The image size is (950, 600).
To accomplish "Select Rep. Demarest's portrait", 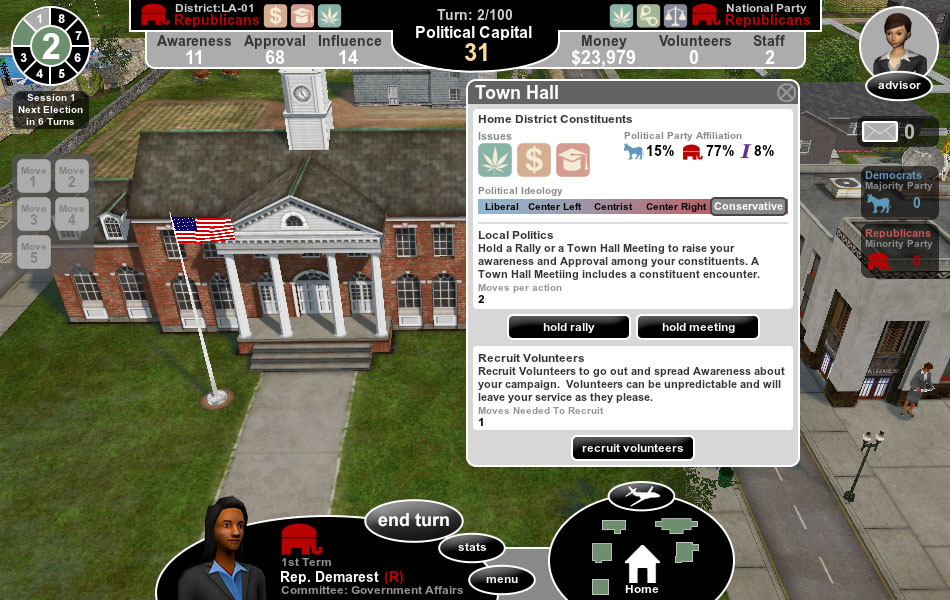I will pos(226,545).
